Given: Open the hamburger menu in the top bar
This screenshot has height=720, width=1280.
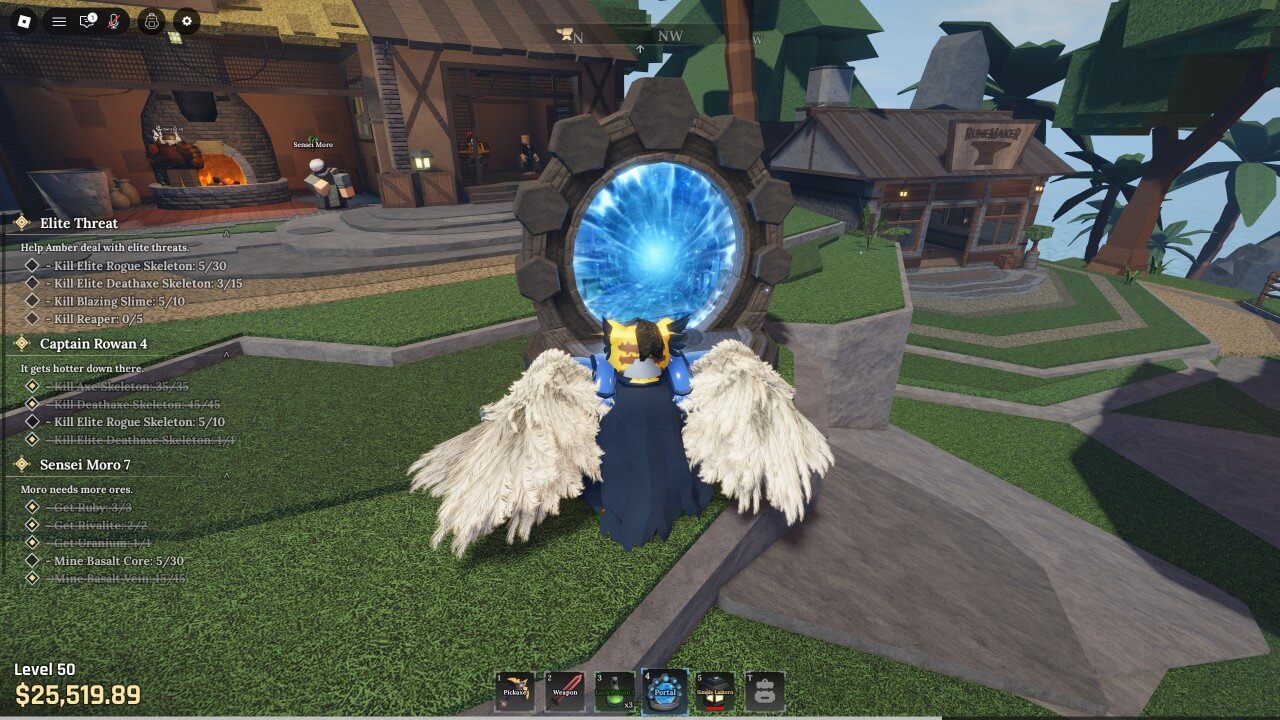Looking at the screenshot, I should [x=59, y=21].
